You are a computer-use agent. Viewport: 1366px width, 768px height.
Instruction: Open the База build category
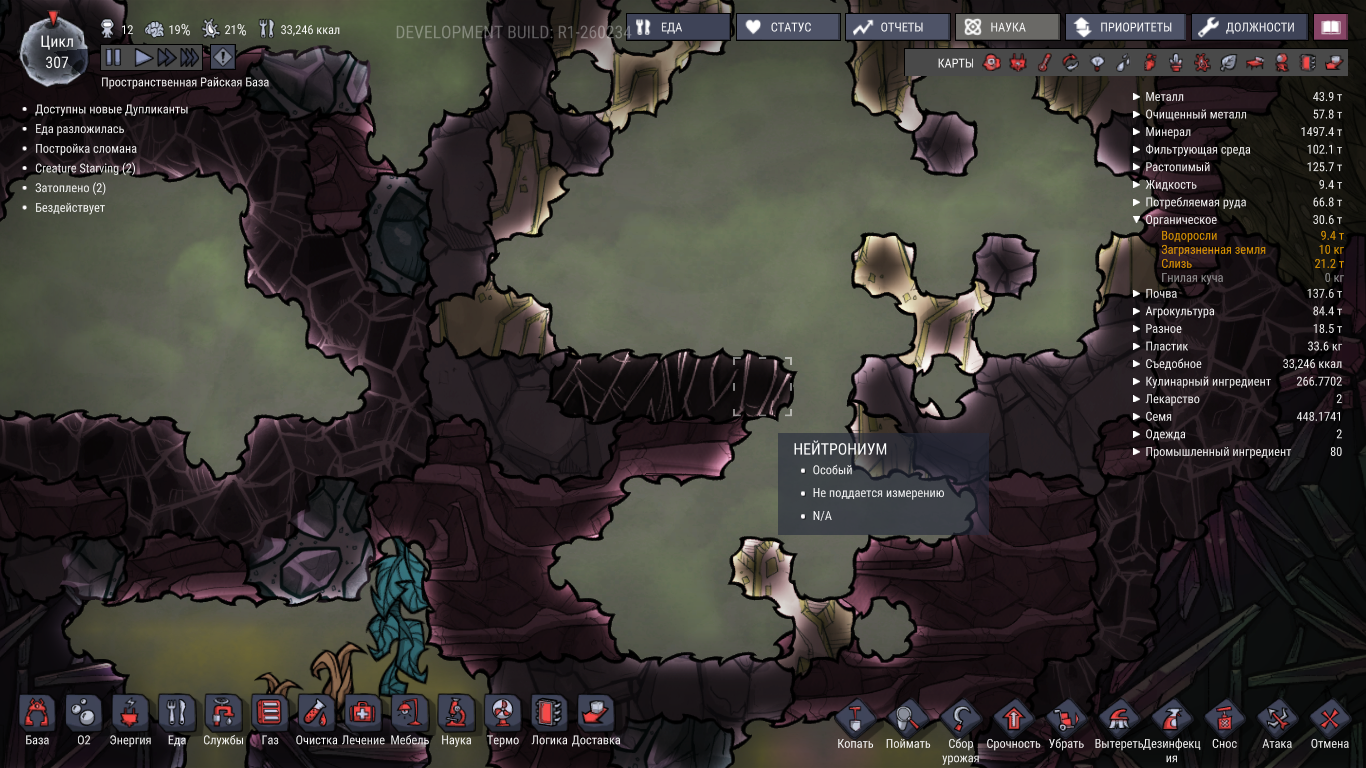pos(37,720)
